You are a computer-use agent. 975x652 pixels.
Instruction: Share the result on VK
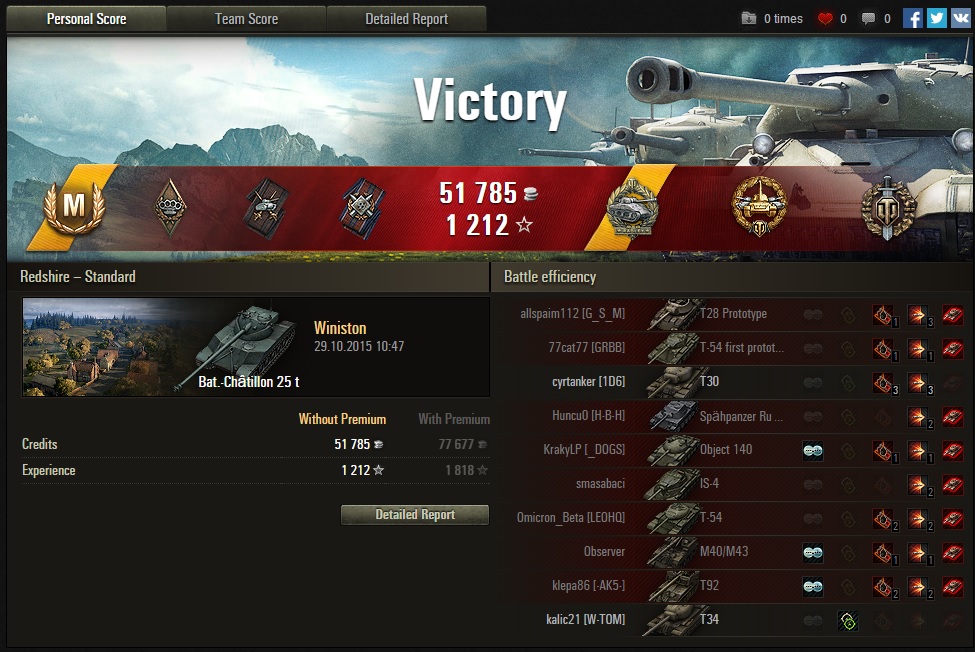[960, 18]
